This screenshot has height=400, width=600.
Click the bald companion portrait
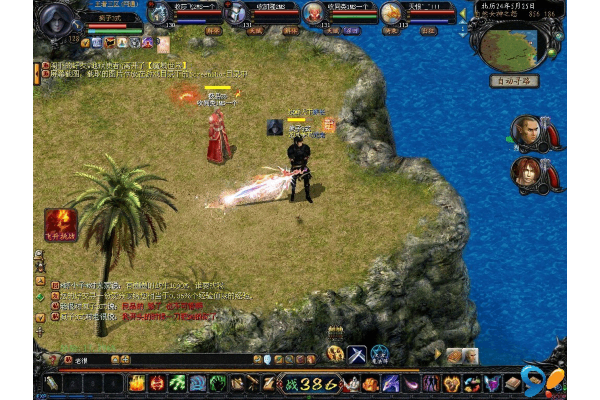point(526,131)
